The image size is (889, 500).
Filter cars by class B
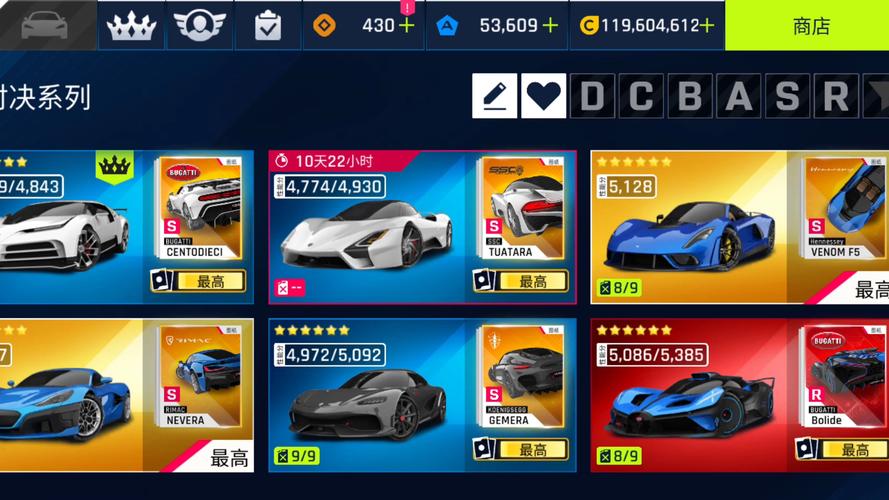coord(690,96)
